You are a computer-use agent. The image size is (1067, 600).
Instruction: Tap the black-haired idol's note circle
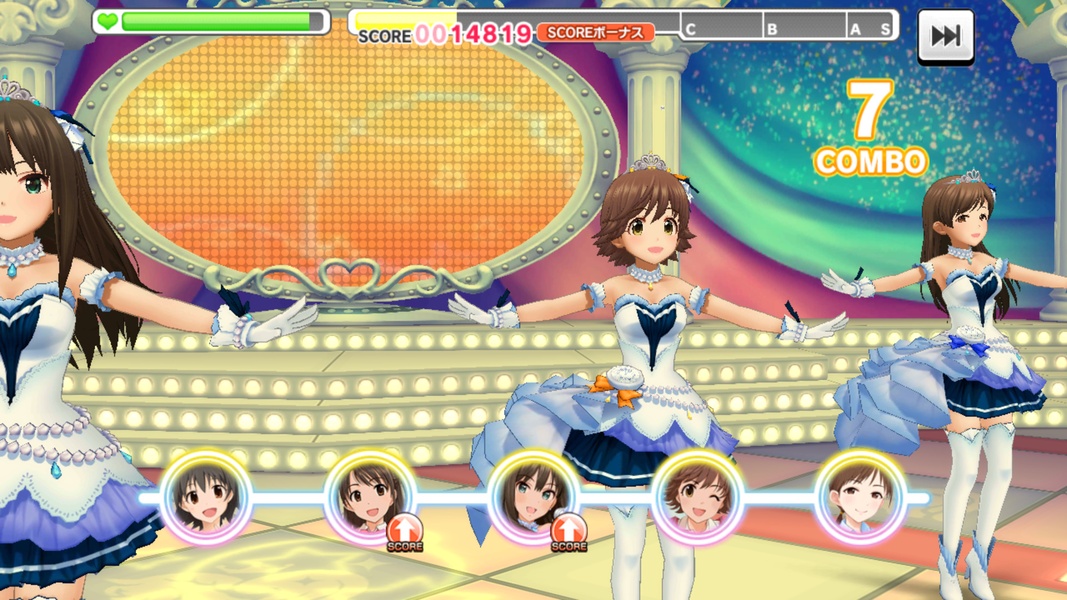[206, 497]
